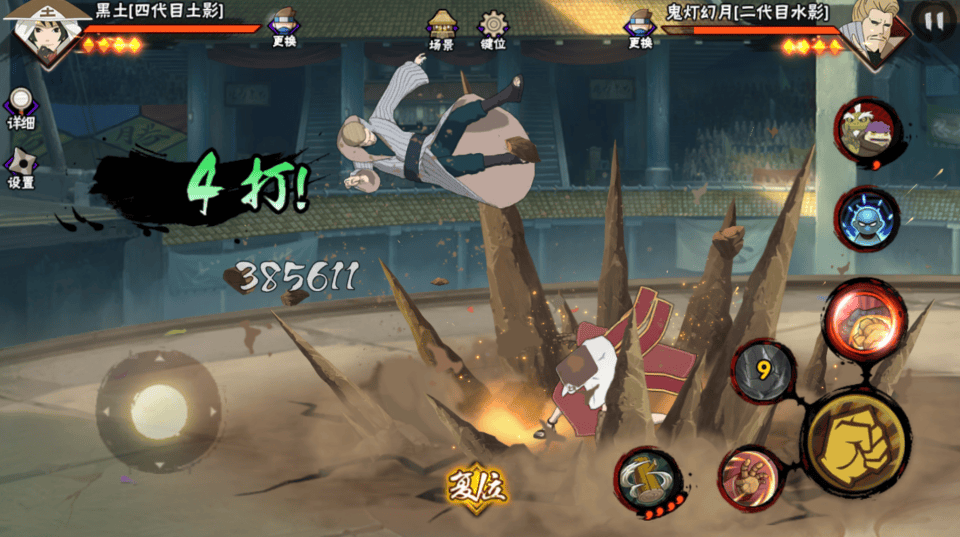Use the large golden fist basic attack

(x=855, y=441)
